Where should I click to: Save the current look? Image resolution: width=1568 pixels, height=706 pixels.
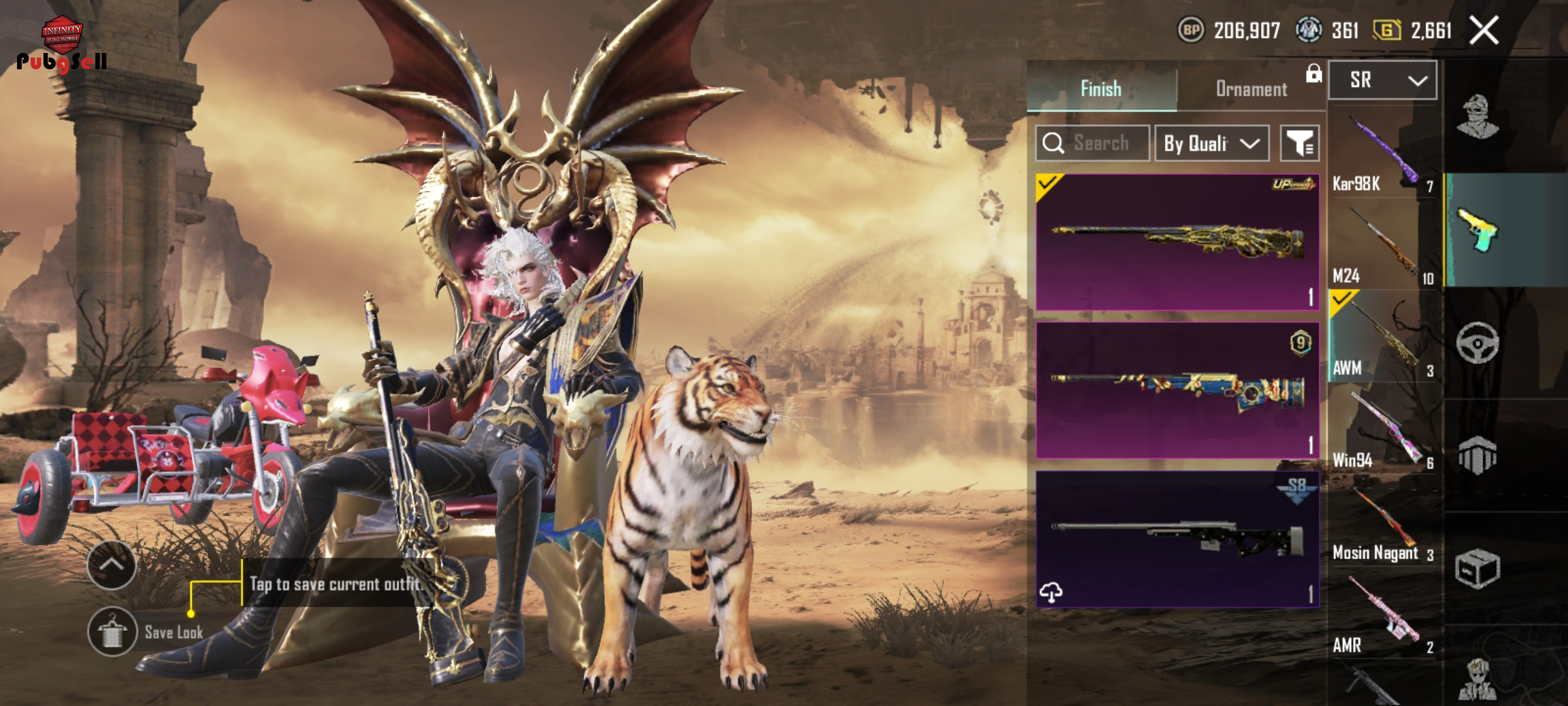(112, 631)
